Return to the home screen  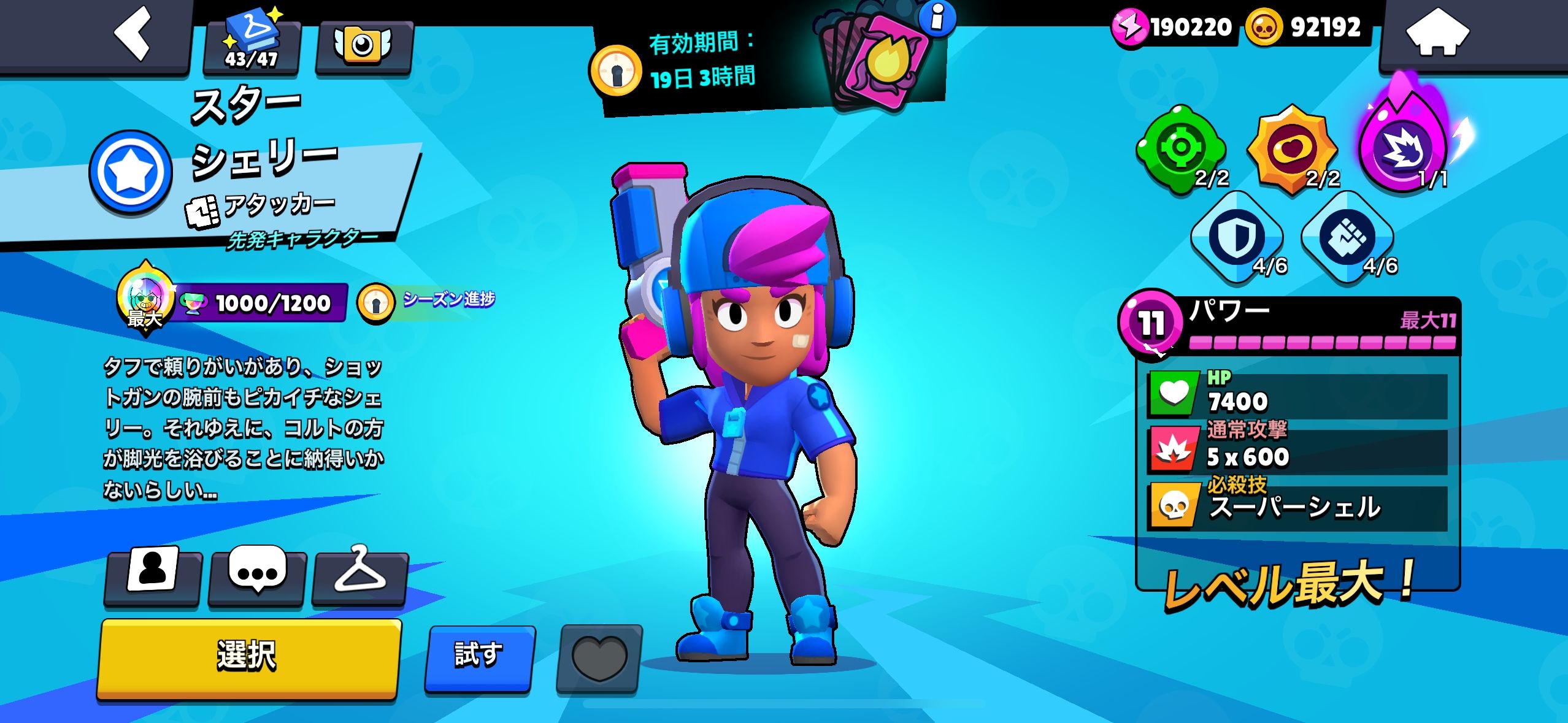1437,34
